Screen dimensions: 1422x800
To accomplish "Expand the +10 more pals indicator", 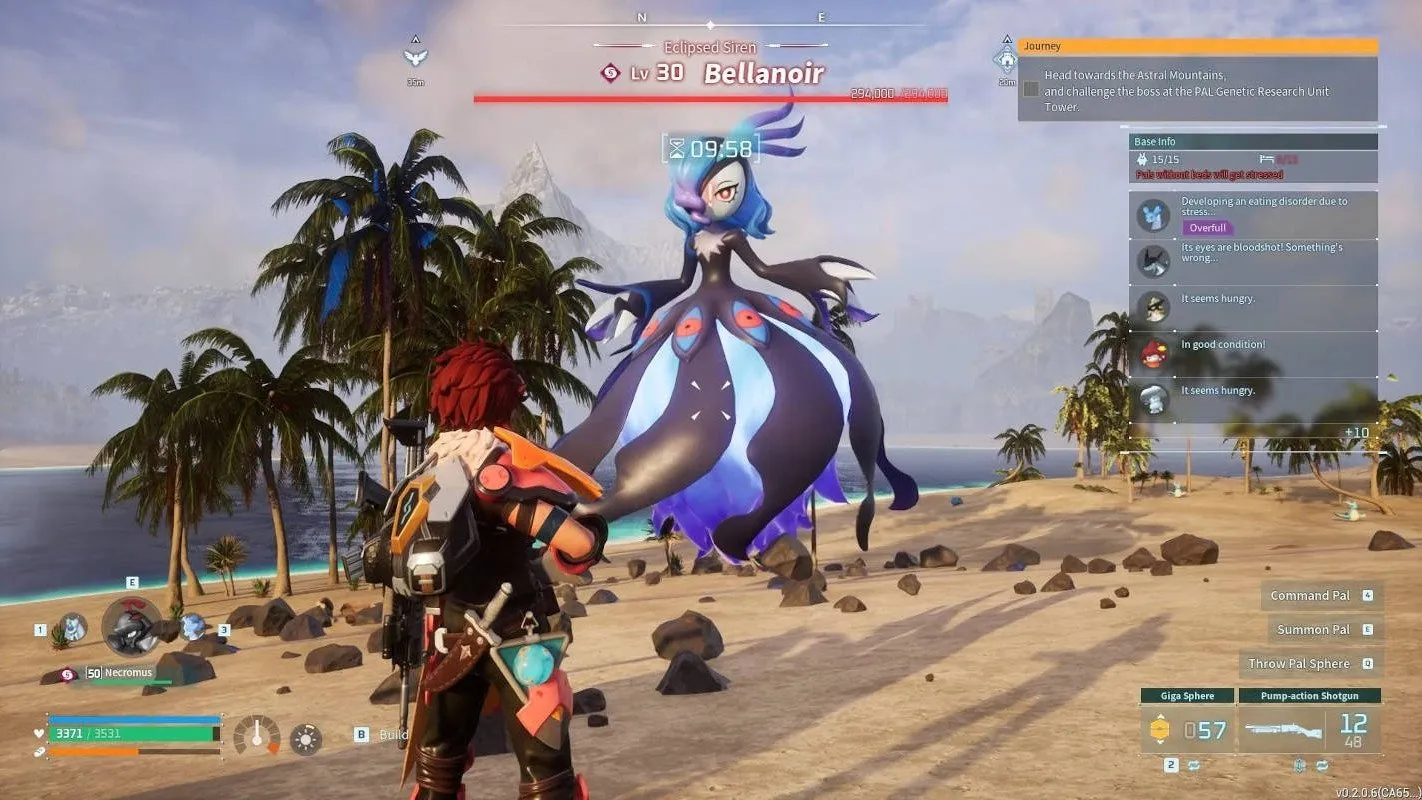I will (x=1357, y=432).
